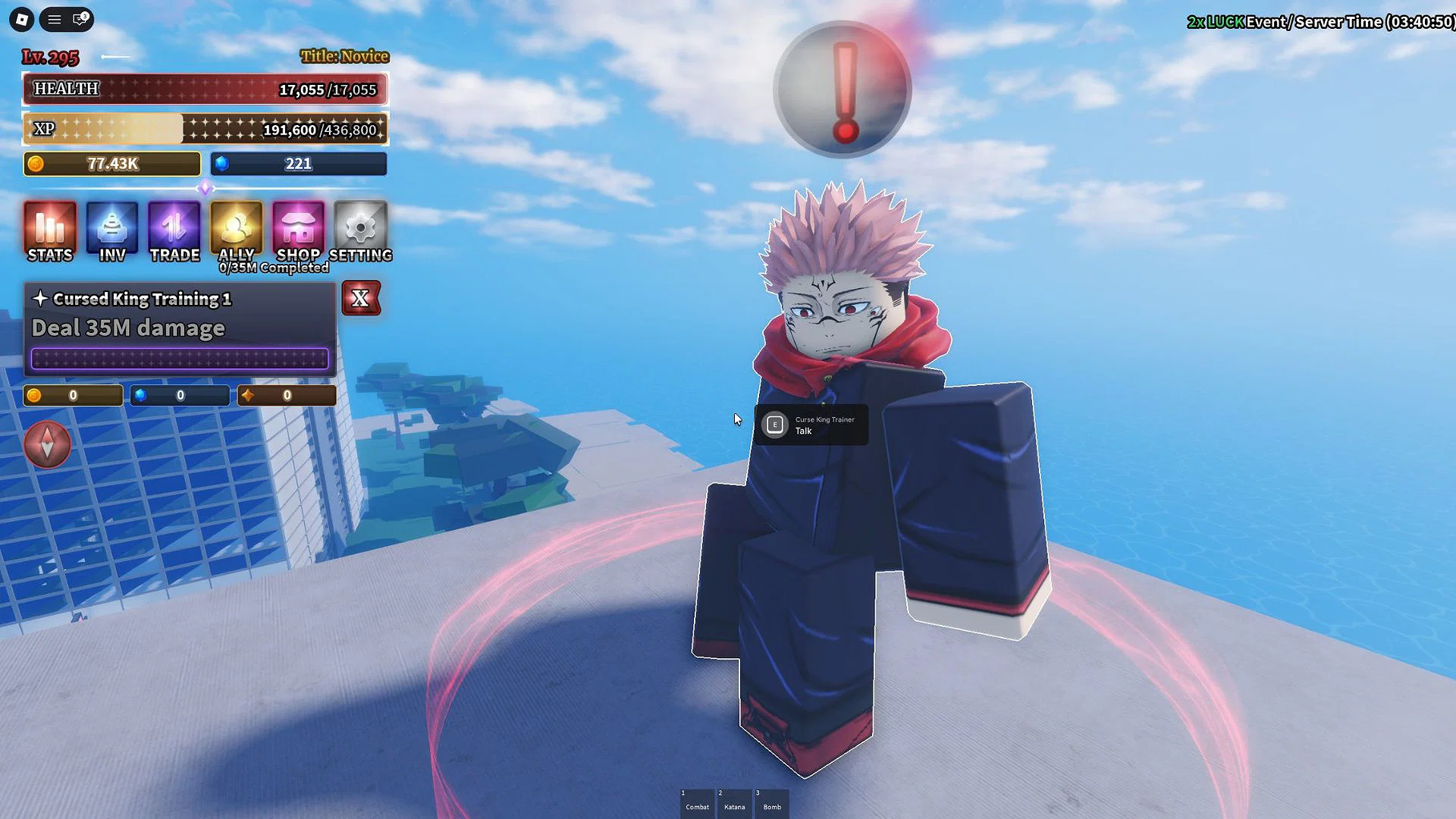Image resolution: width=1456 pixels, height=819 pixels.
Task: Expand the diamond toggle under the currency bars
Action: [x=205, y=188]
